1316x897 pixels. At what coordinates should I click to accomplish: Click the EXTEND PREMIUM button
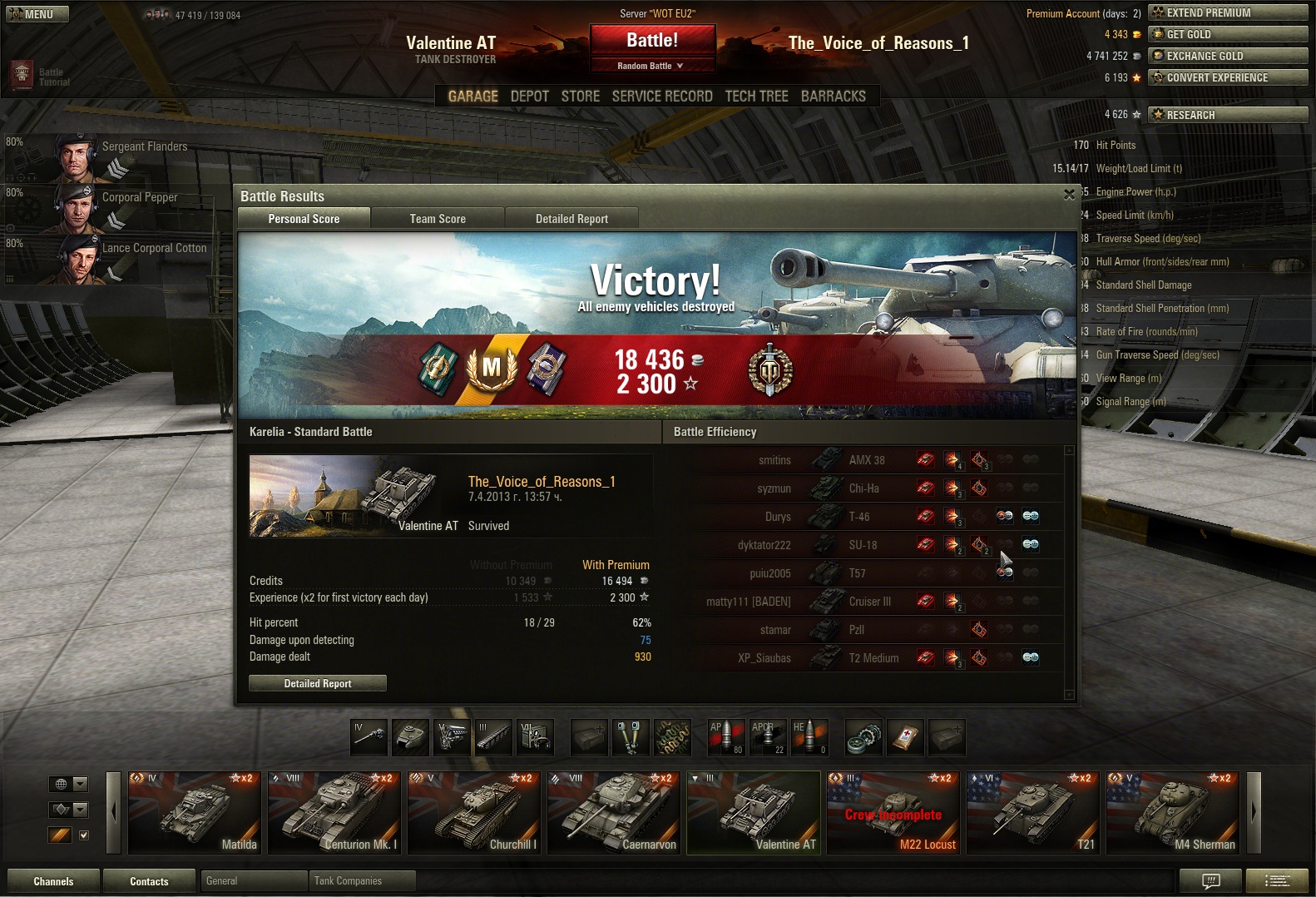pos(1227,12)
